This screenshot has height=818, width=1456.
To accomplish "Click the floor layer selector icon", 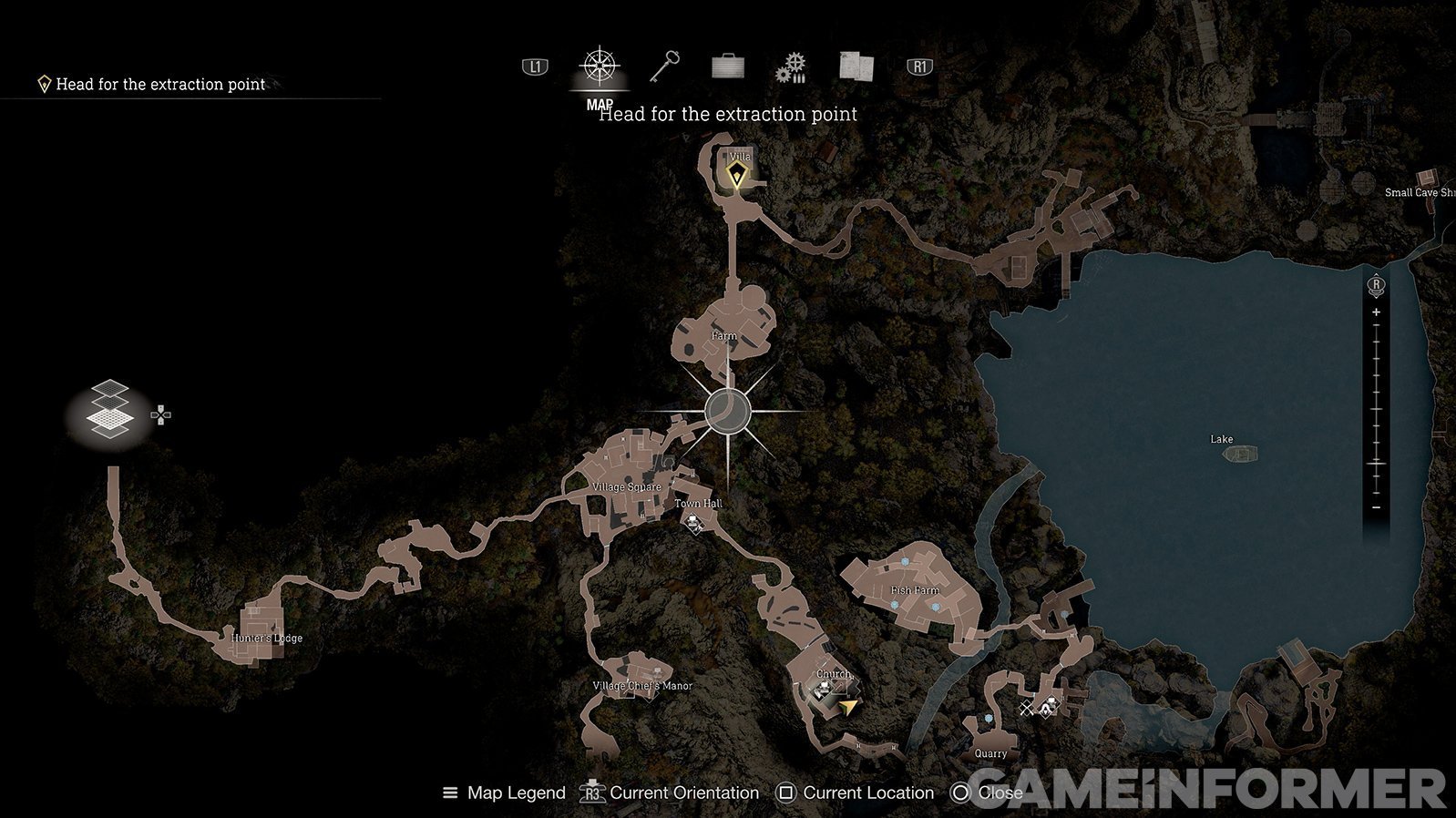I will 110,410.
